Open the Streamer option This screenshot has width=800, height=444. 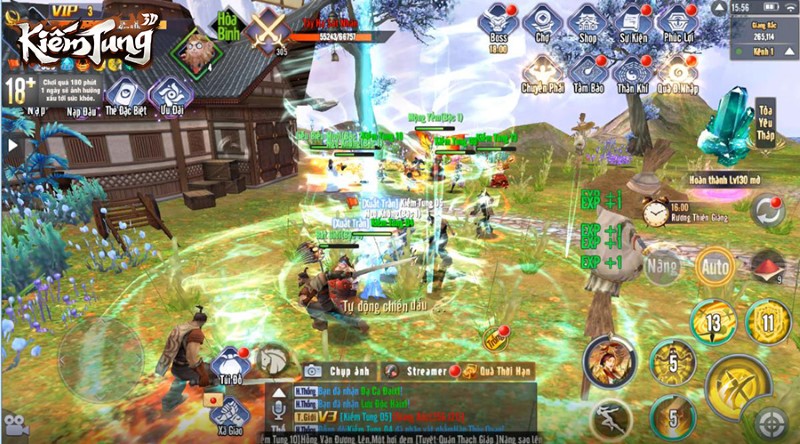418,370
